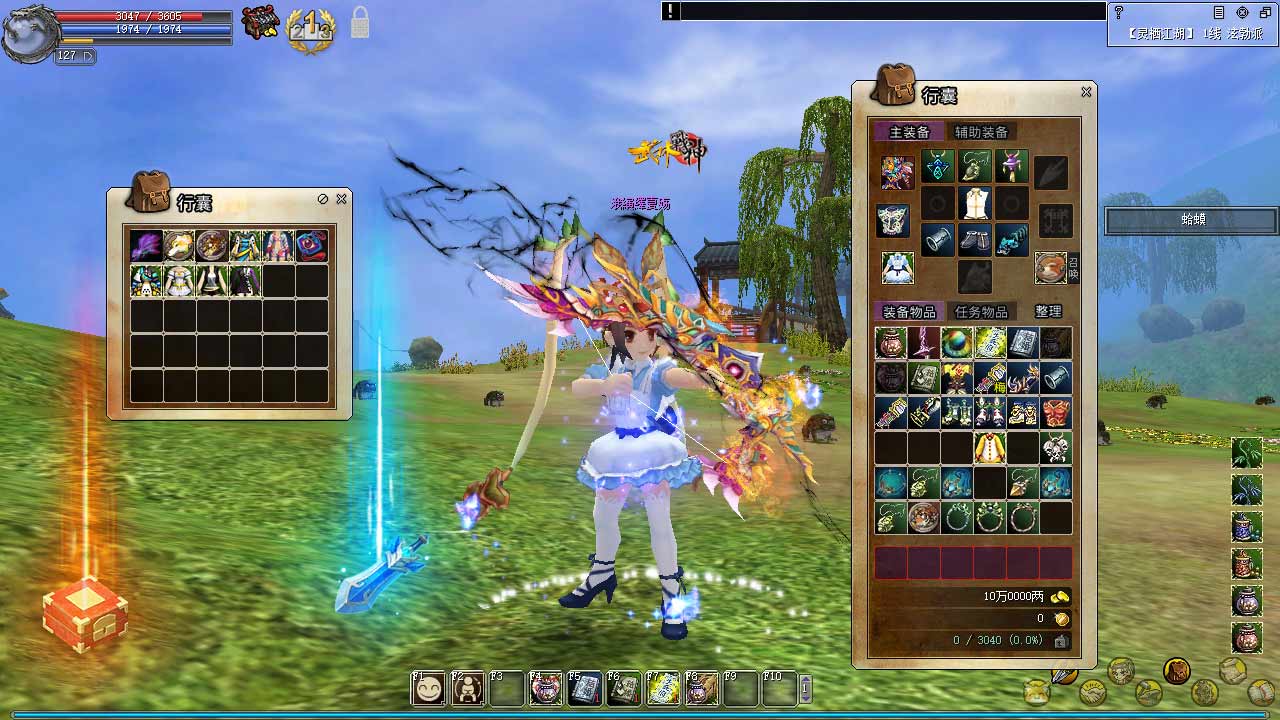This screenshot has width=1280, height=720.
Task: Click the 召唤 pet summon button
Action: point(1073,267)
